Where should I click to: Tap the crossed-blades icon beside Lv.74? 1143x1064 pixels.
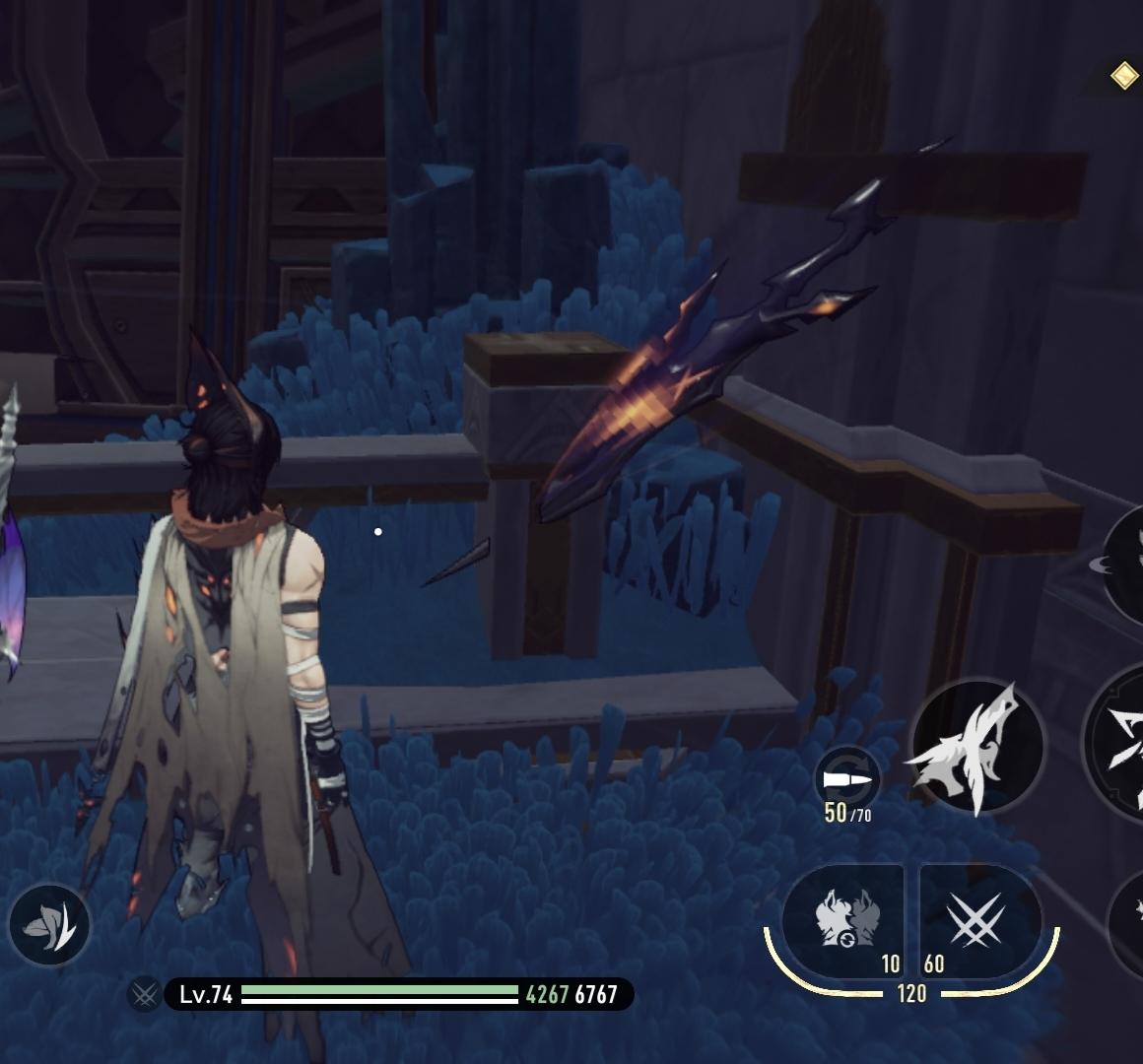coord(145,994)
